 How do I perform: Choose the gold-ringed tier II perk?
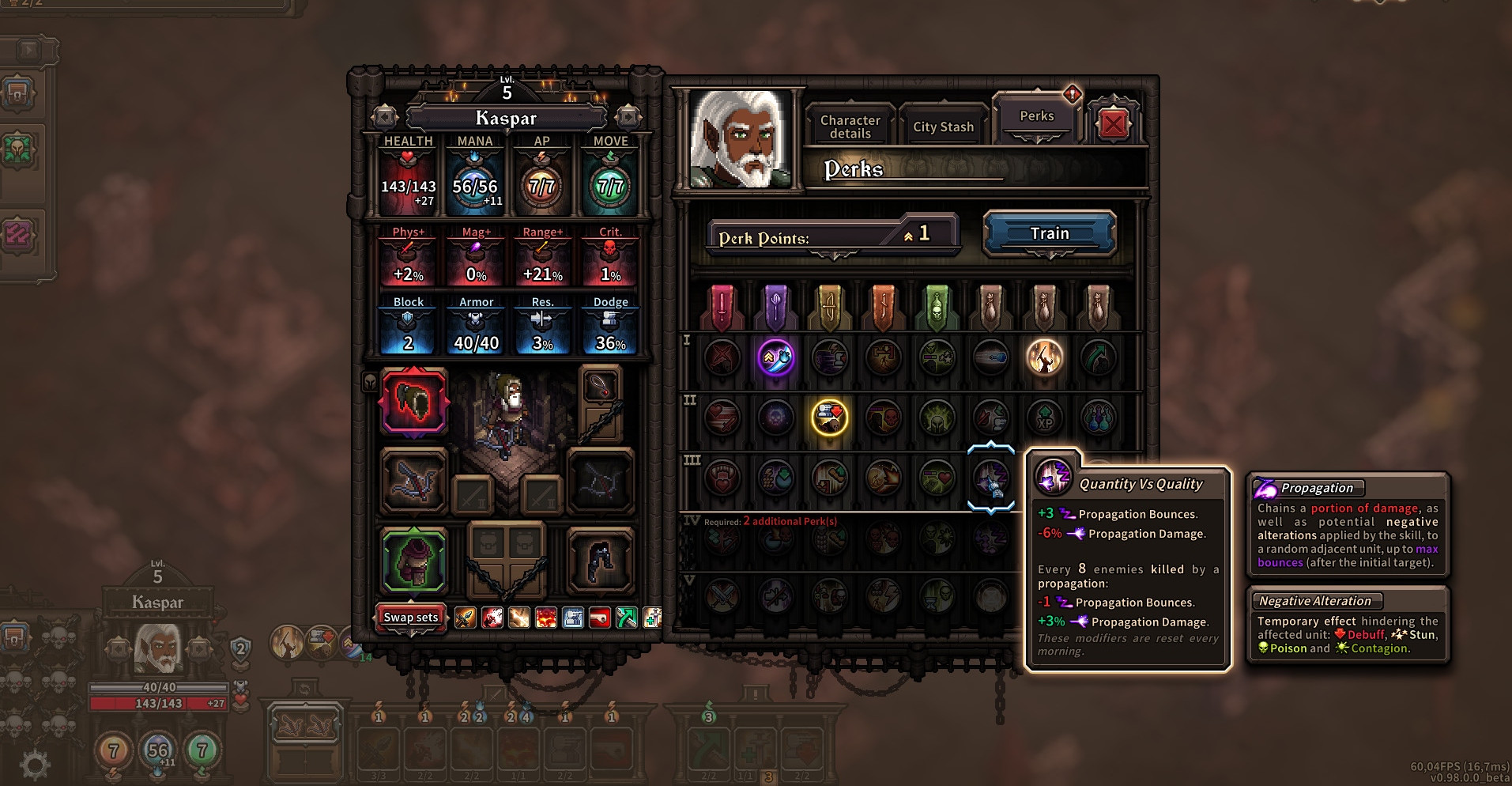[829, 418]
